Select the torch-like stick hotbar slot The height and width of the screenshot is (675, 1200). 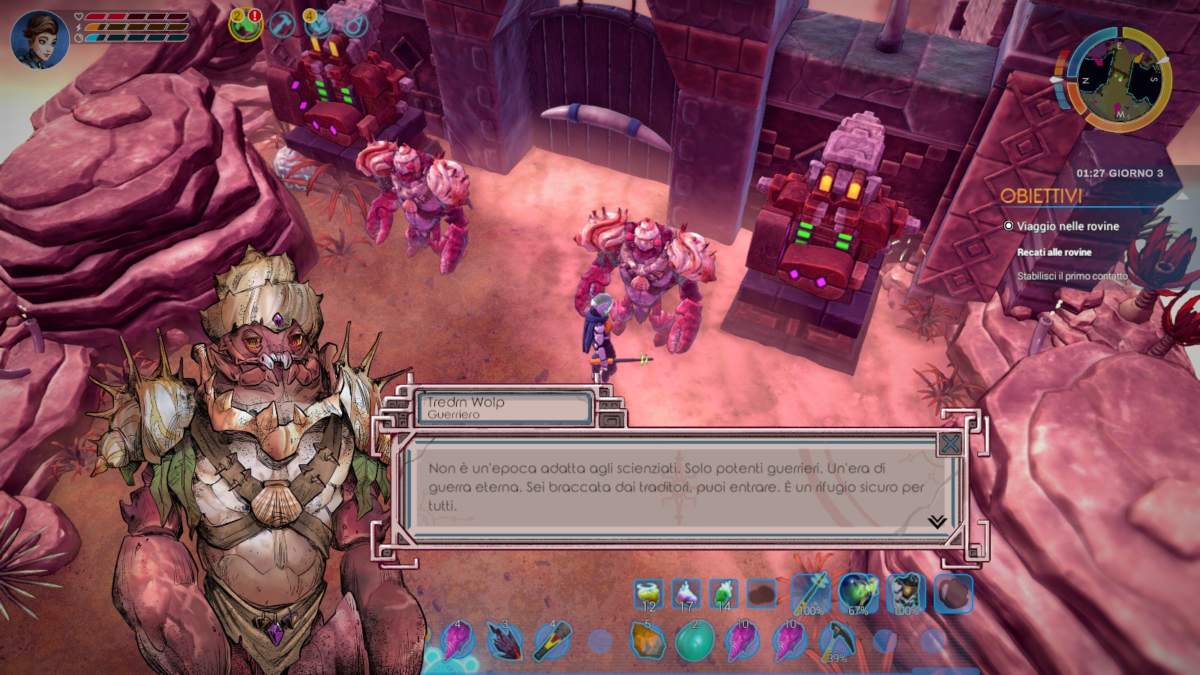click(x=551, y=640)
